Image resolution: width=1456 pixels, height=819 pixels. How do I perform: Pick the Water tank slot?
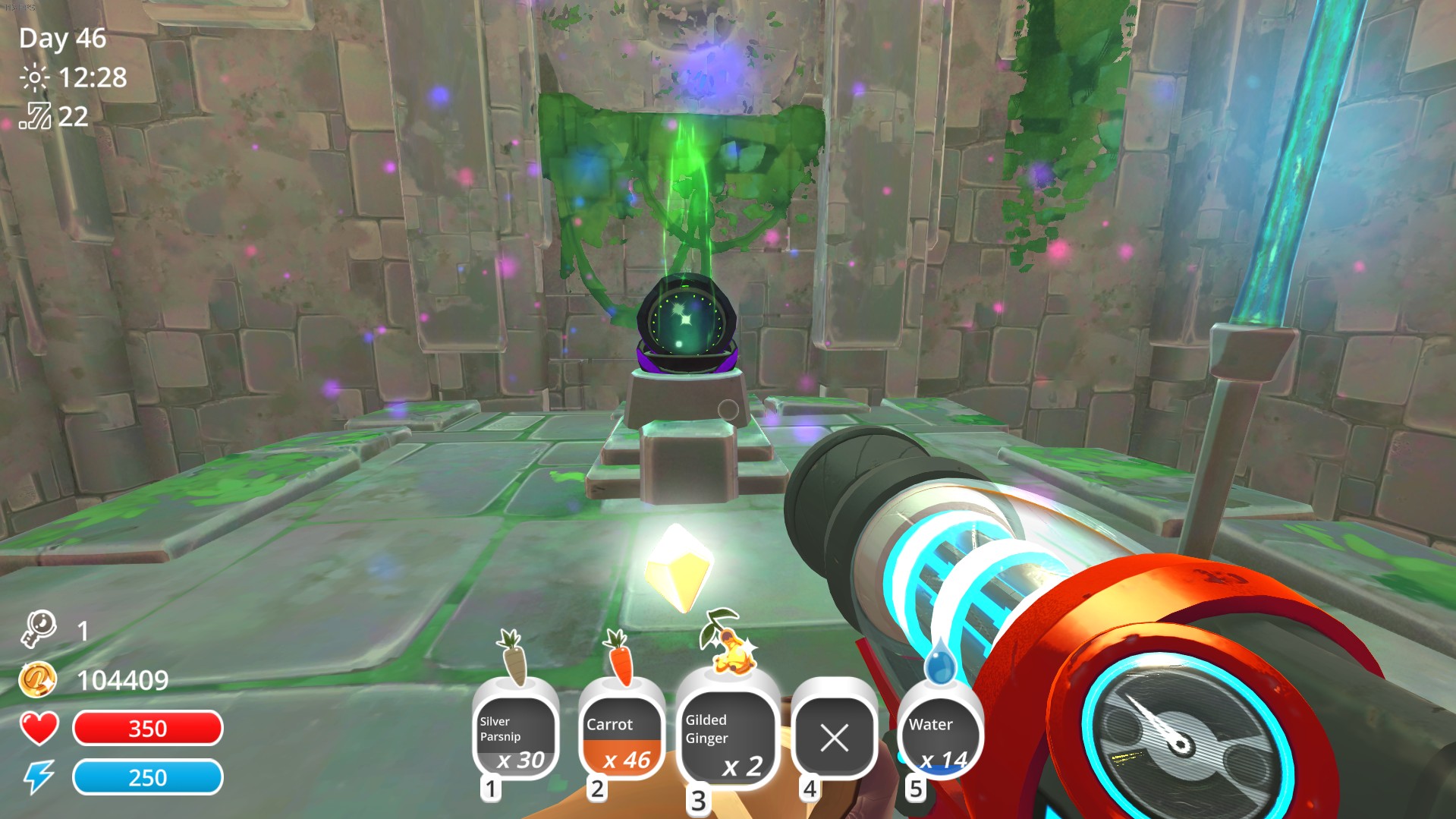(940, 735)
